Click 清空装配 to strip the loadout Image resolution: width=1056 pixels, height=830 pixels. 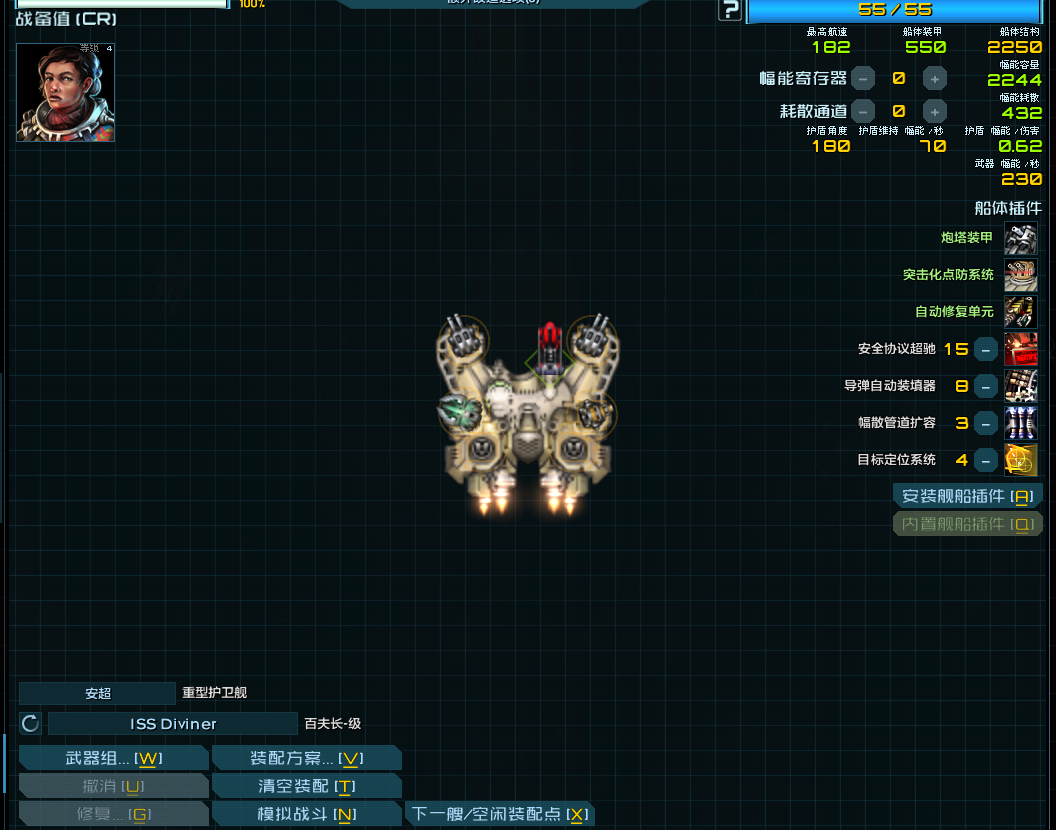coord(306,786)
